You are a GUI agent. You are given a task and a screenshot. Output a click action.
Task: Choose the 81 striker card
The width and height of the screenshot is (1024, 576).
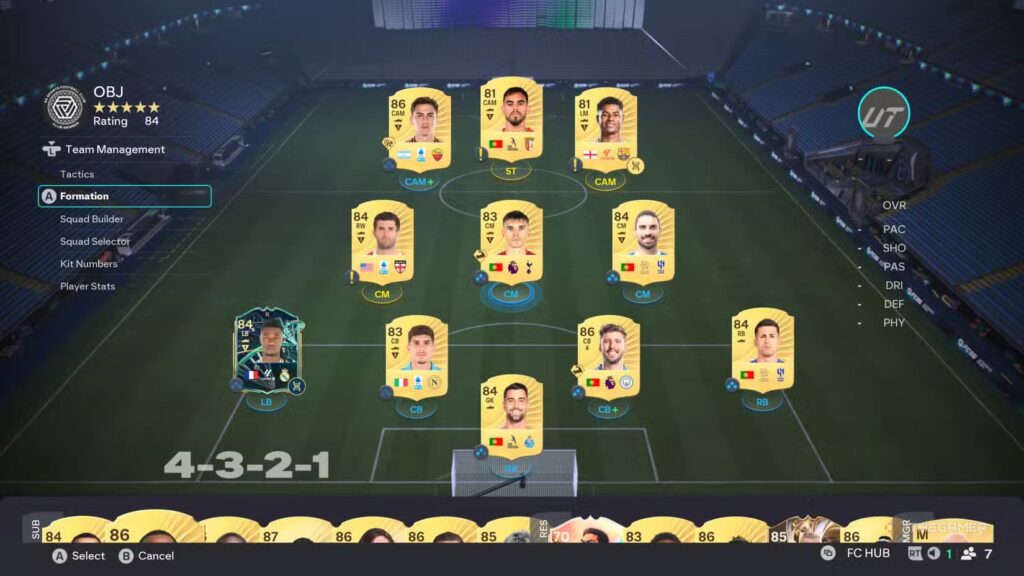click(x=511, y=120)
